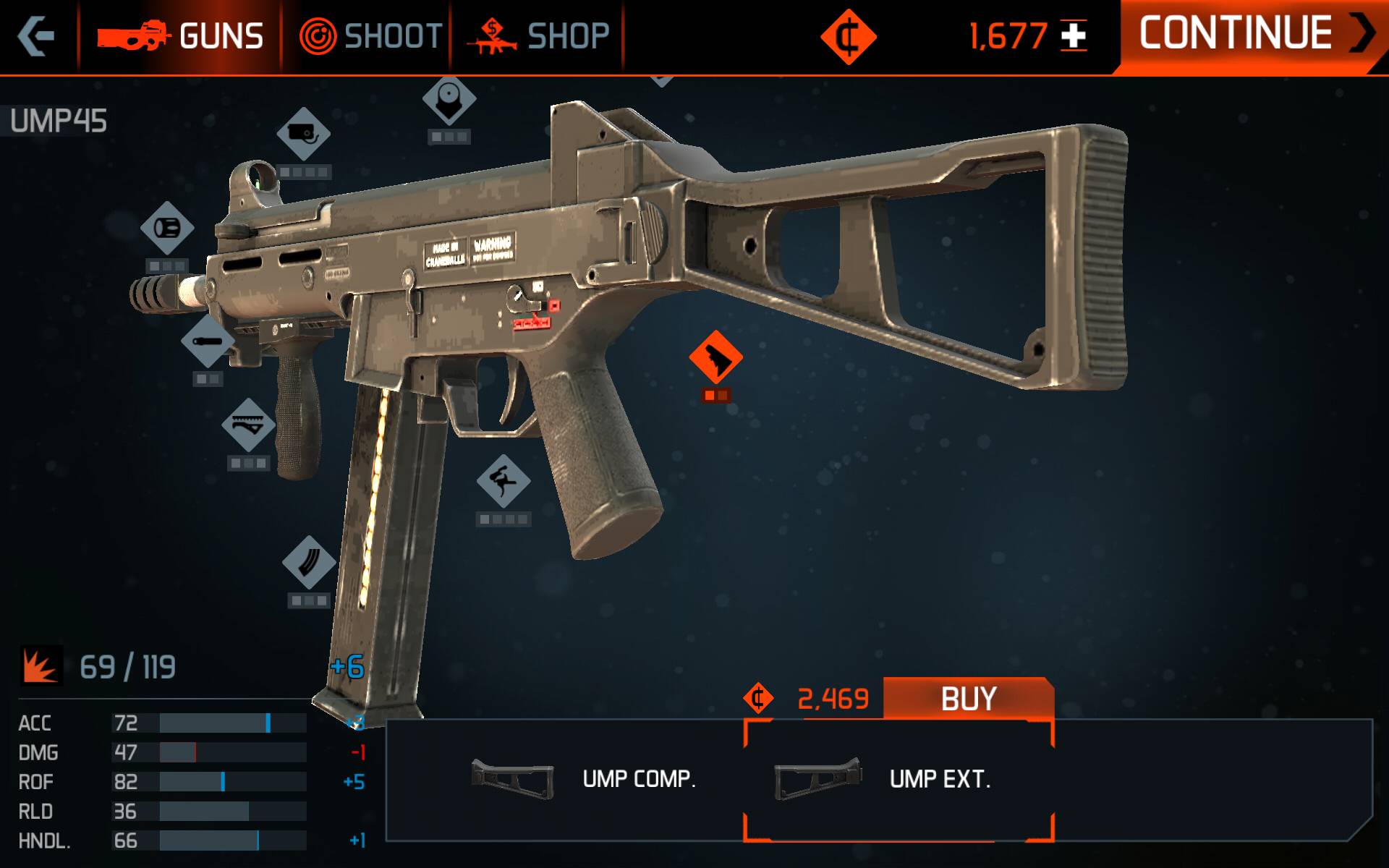Open the SHOOT tab

coord(370,36)
